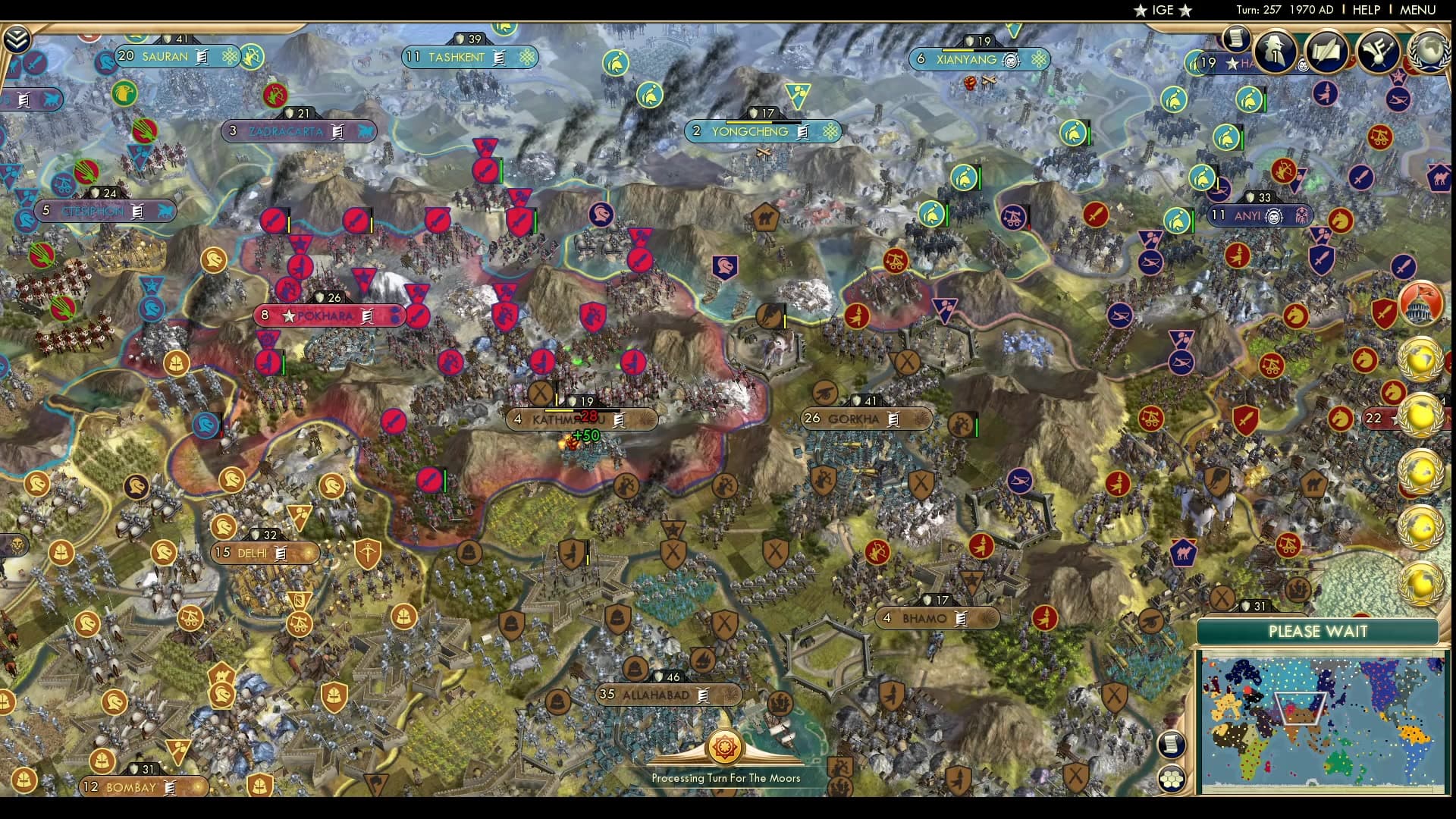1456x819 pixels.
Task: Switch to Strategic View with the hex icon
Action: coord(1172,778)
